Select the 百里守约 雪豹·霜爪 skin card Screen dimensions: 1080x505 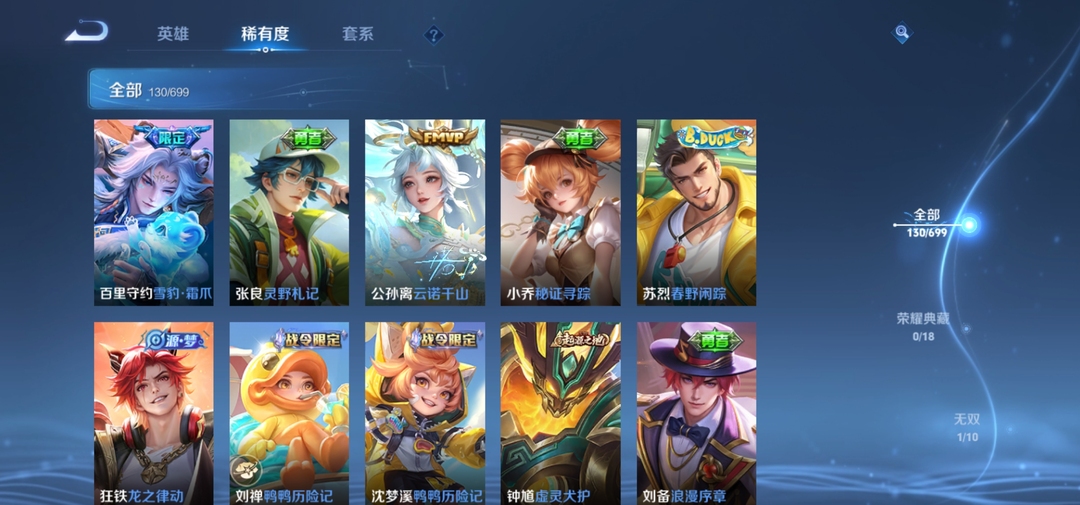(x=153, y=212)
